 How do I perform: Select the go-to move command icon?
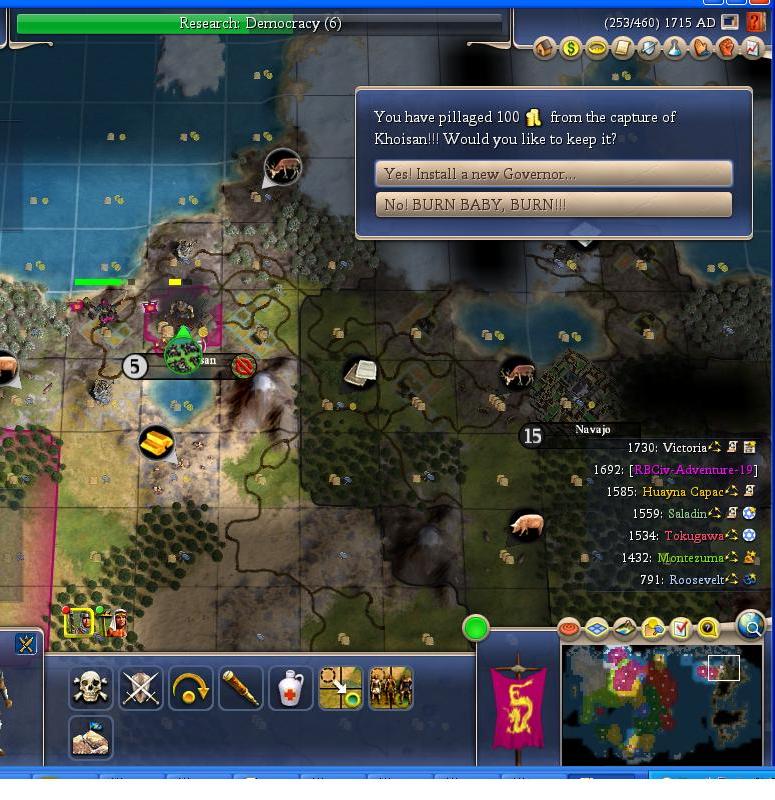click(340, 688)
